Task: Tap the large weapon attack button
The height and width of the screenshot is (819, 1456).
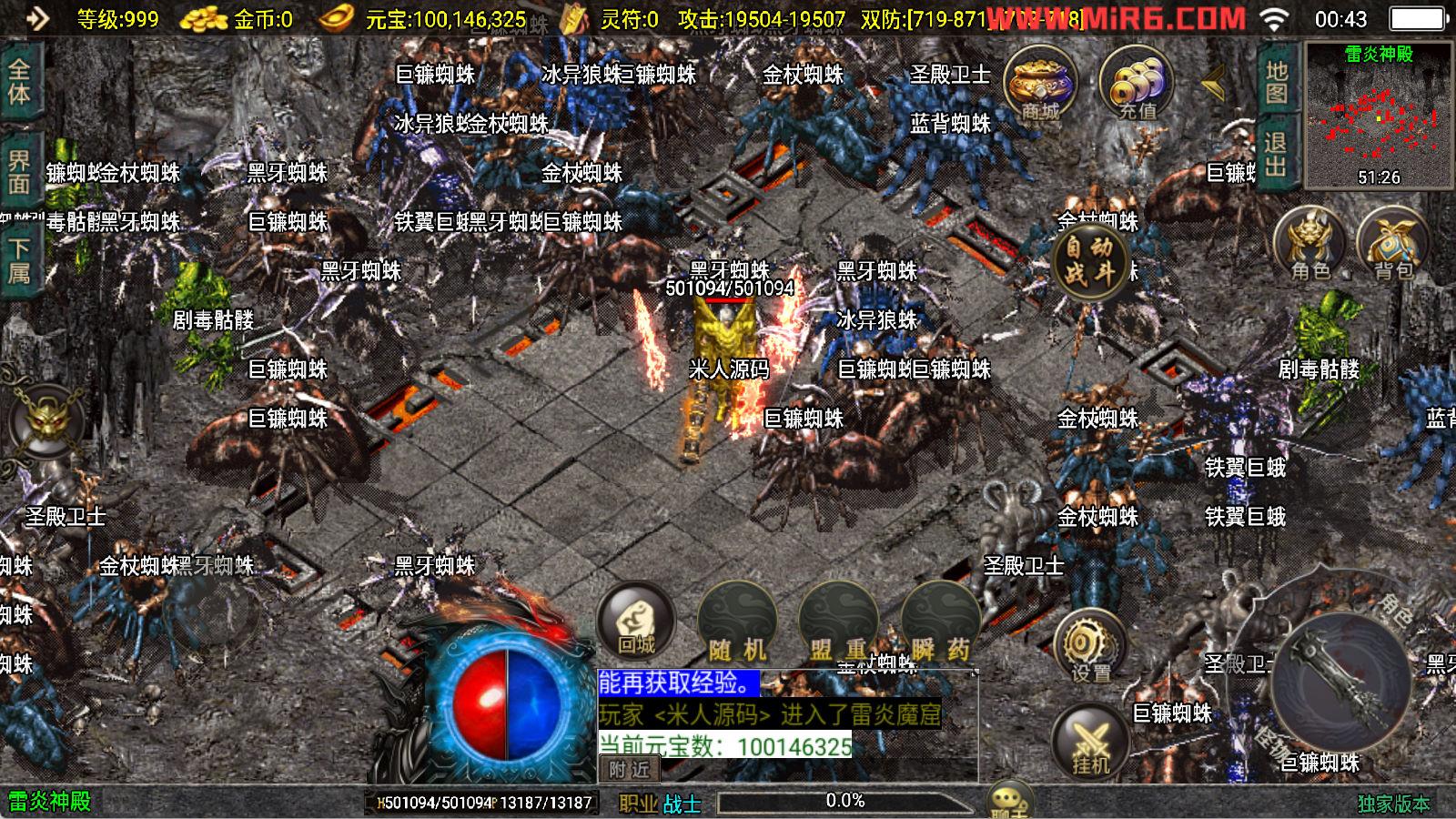Action: 1340,682
